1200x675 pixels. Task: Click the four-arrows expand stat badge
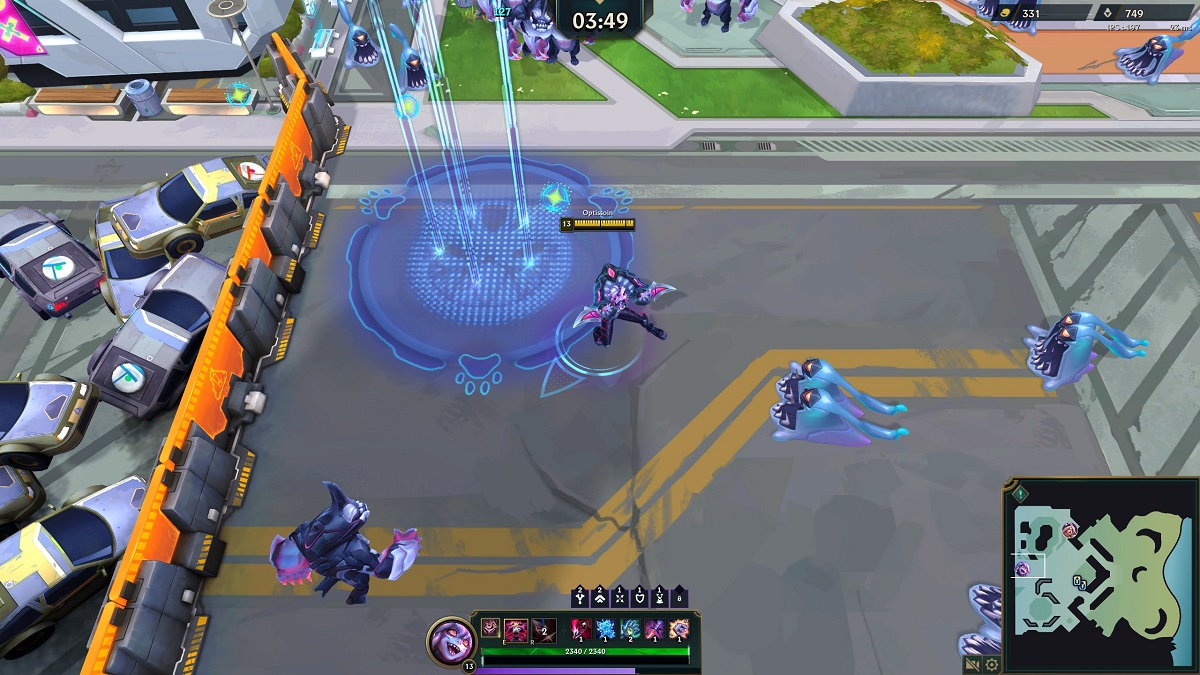(x=619, y=597)
